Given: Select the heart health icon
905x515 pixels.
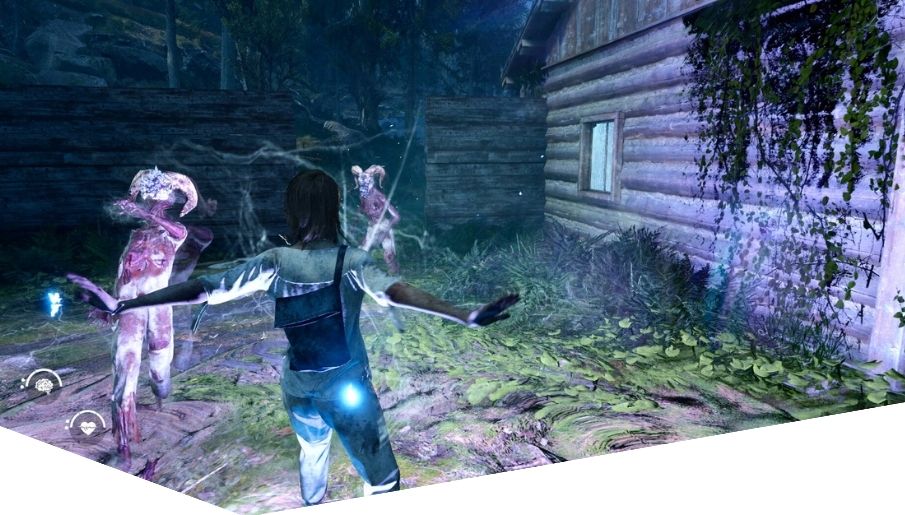Looking at the screenshot, I should (87, 425).
